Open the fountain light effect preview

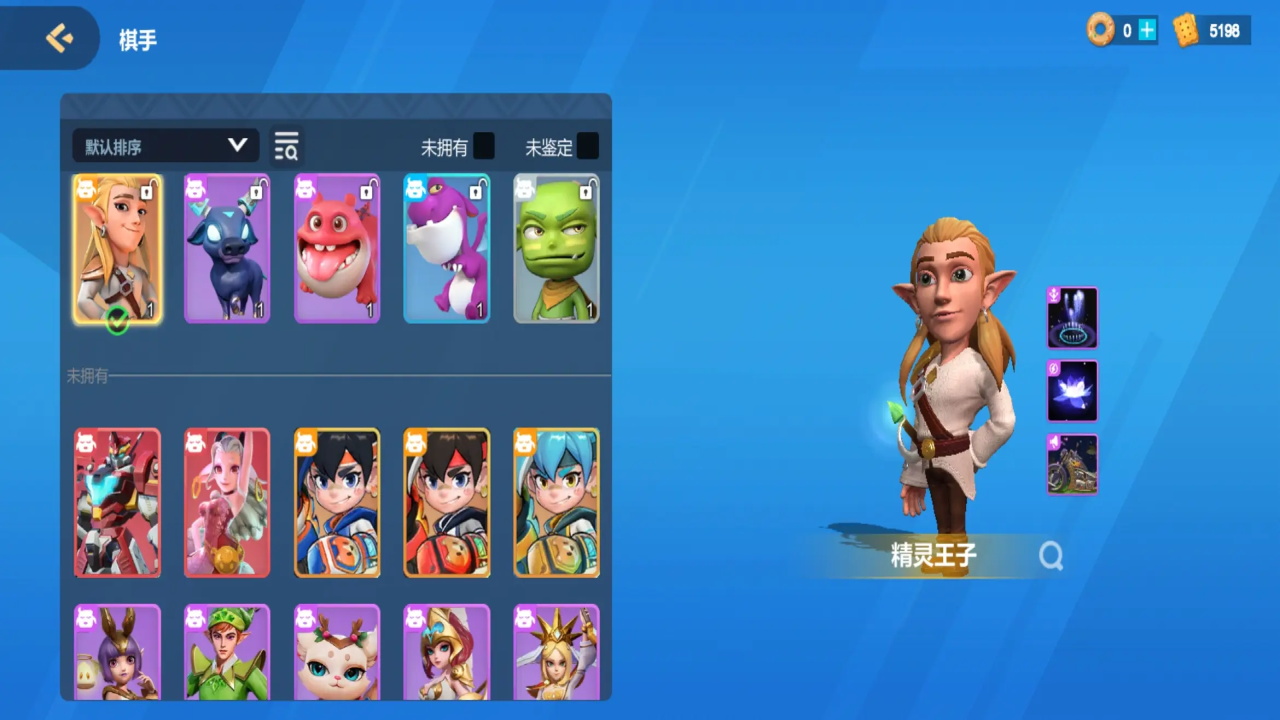(x=1072, y=318)
